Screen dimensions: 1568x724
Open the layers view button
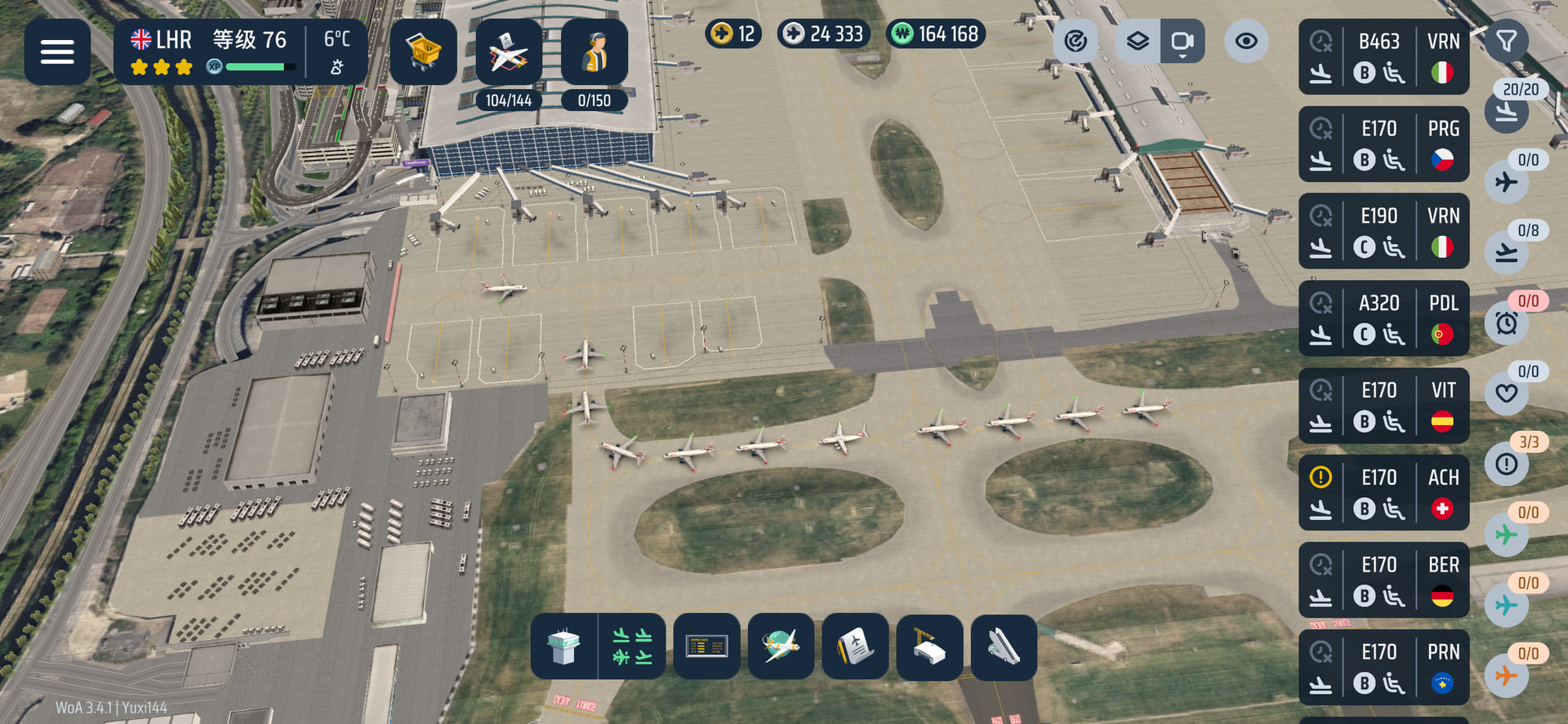tap(1138, 41)
